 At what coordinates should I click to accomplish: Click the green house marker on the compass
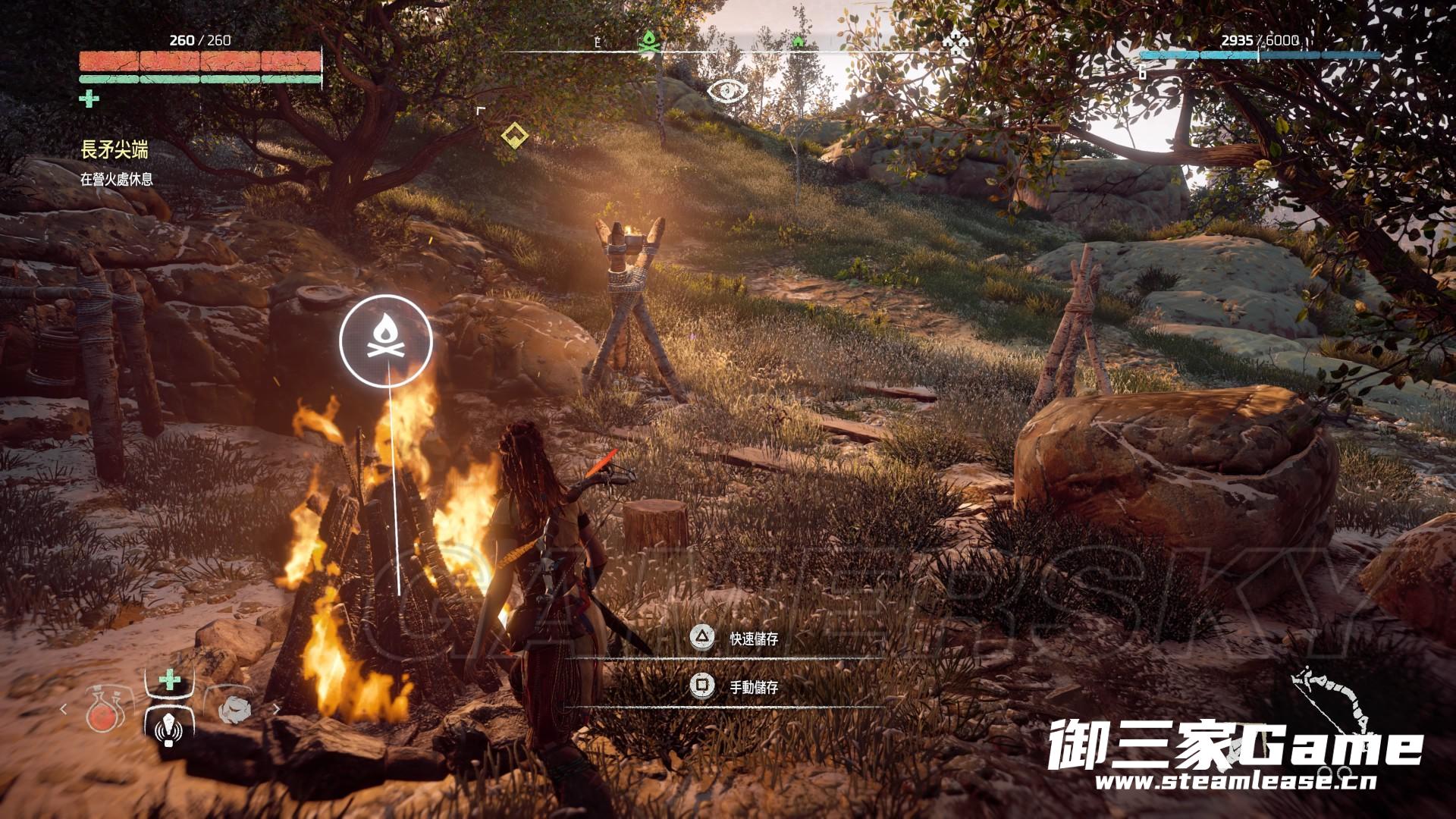point(798,41)
